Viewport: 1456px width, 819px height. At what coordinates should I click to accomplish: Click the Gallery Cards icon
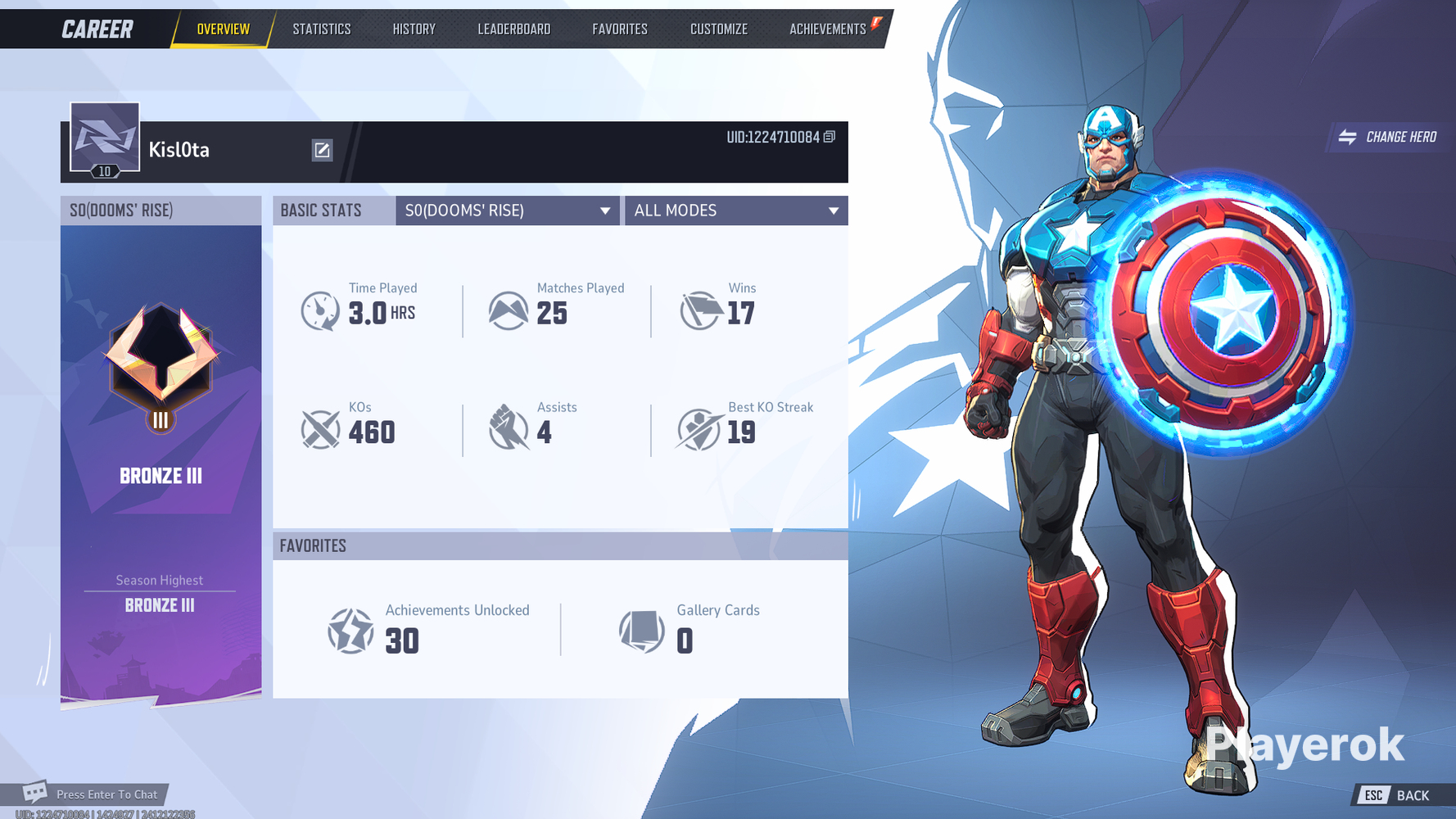point(641,631)
